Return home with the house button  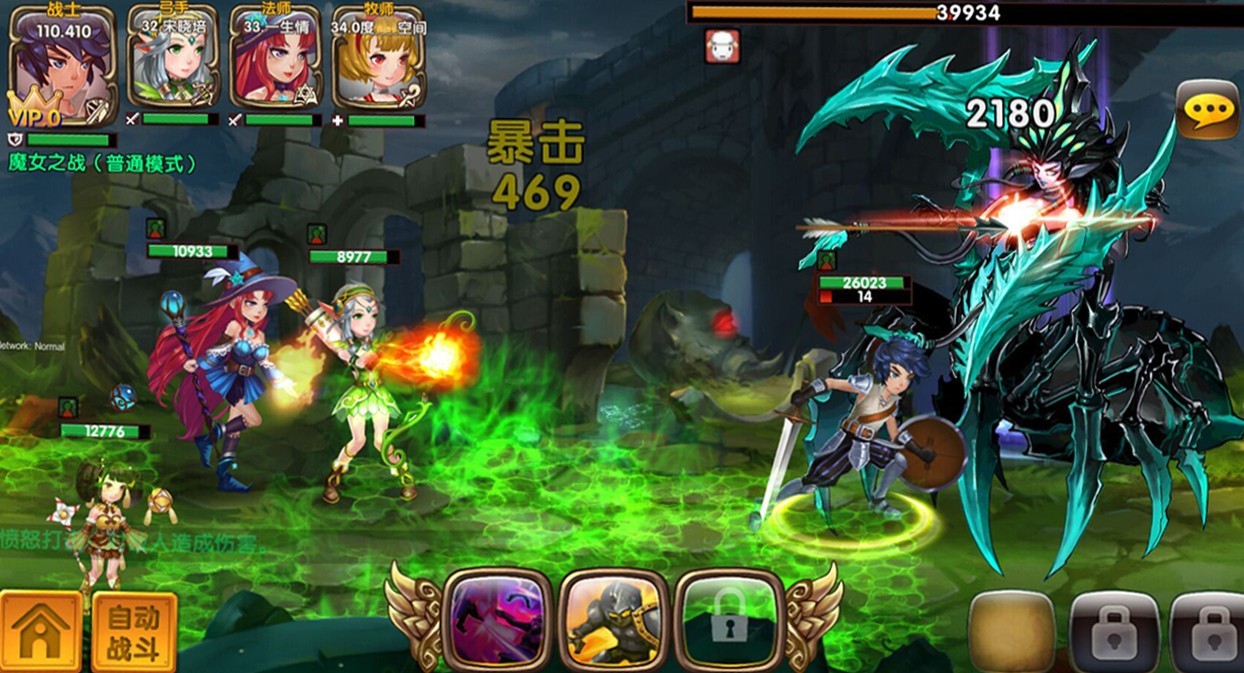41,630
